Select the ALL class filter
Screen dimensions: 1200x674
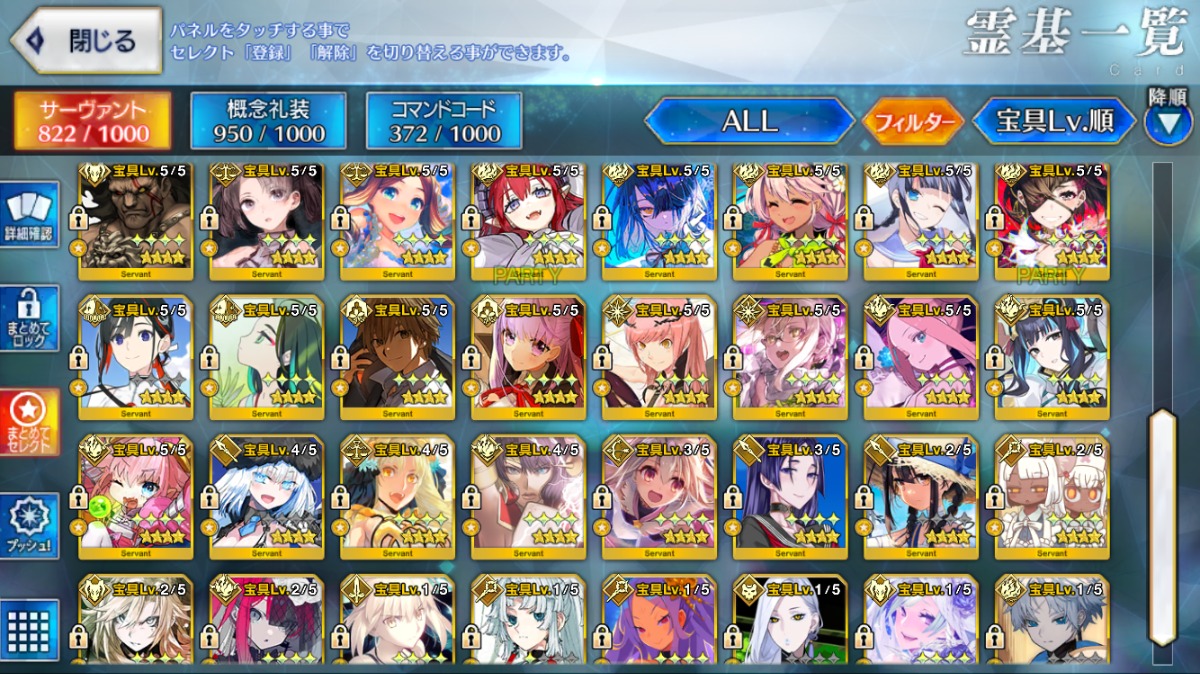749,122
